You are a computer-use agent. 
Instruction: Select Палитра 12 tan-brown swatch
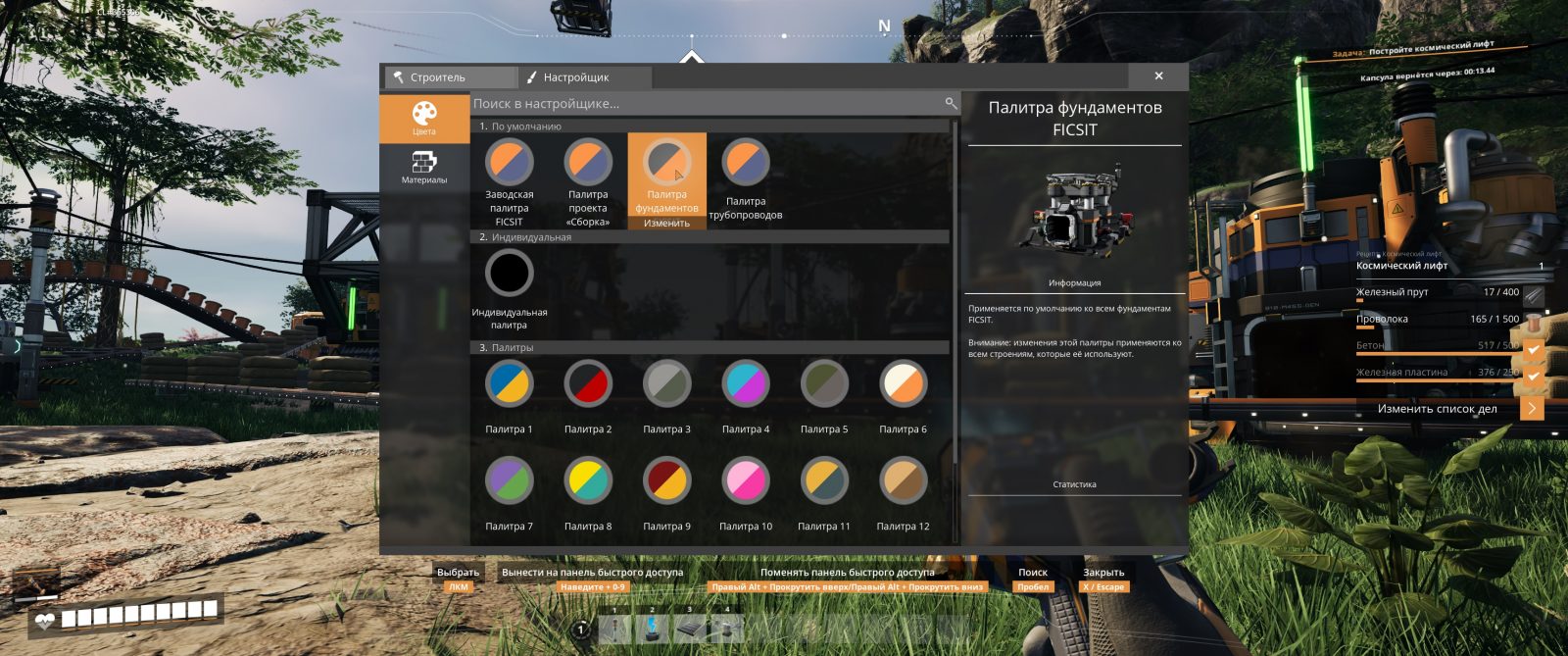pyautogui.click(x=903, y=481)
